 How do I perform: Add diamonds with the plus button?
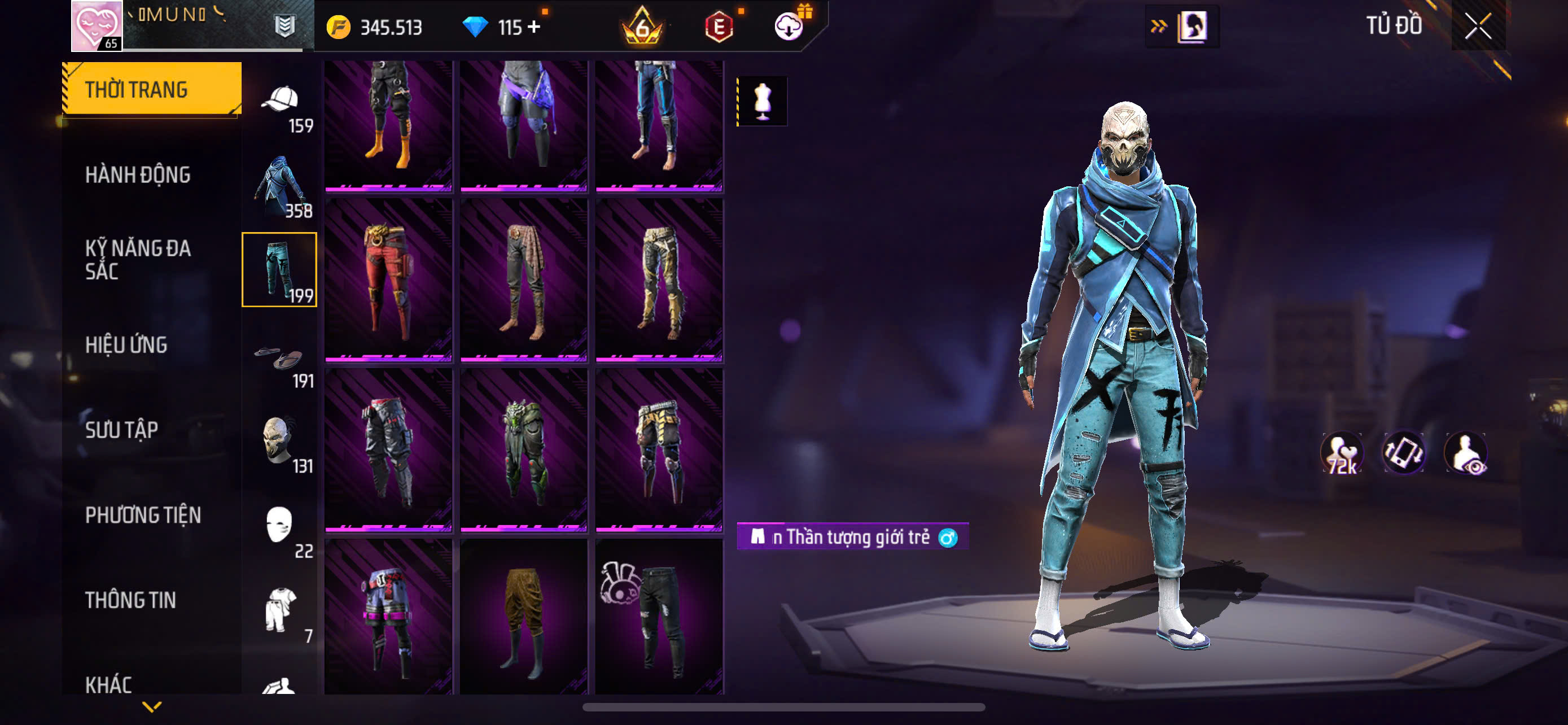(x=534, y=27)
